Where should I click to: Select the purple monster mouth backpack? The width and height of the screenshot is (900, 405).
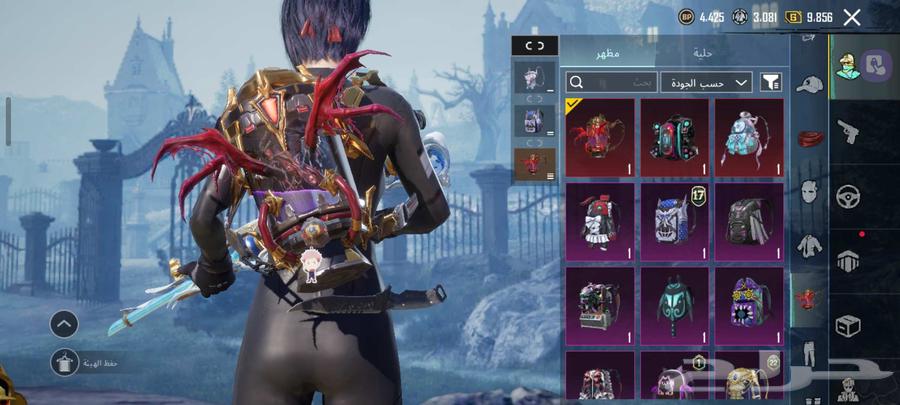tap(749, 304)
